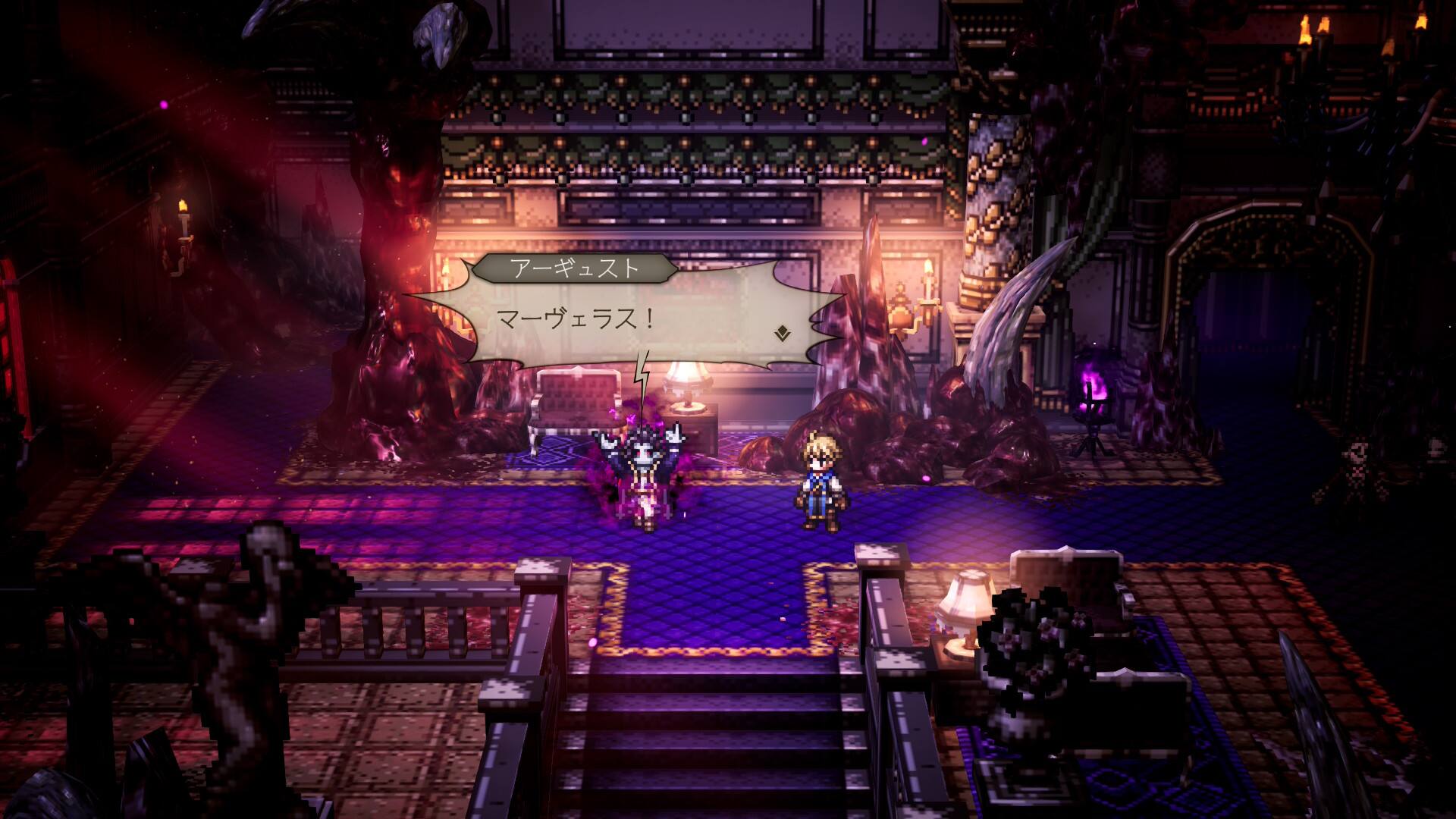Image resolution: width=1456 pixels, height=819 pixels.
Task: Advance dialogue via the diamond continue arrow
Action: pyautogui.click(x=780, y=332)
